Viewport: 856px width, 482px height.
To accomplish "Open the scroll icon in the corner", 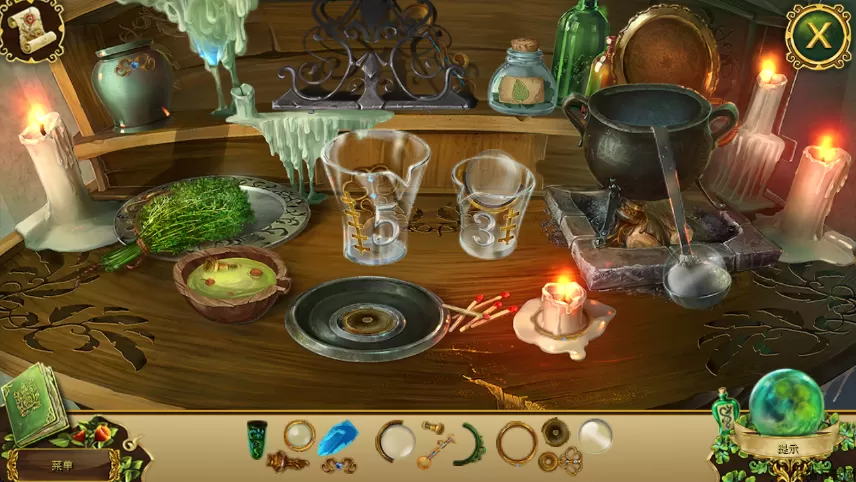I will [x=29, y=27].
